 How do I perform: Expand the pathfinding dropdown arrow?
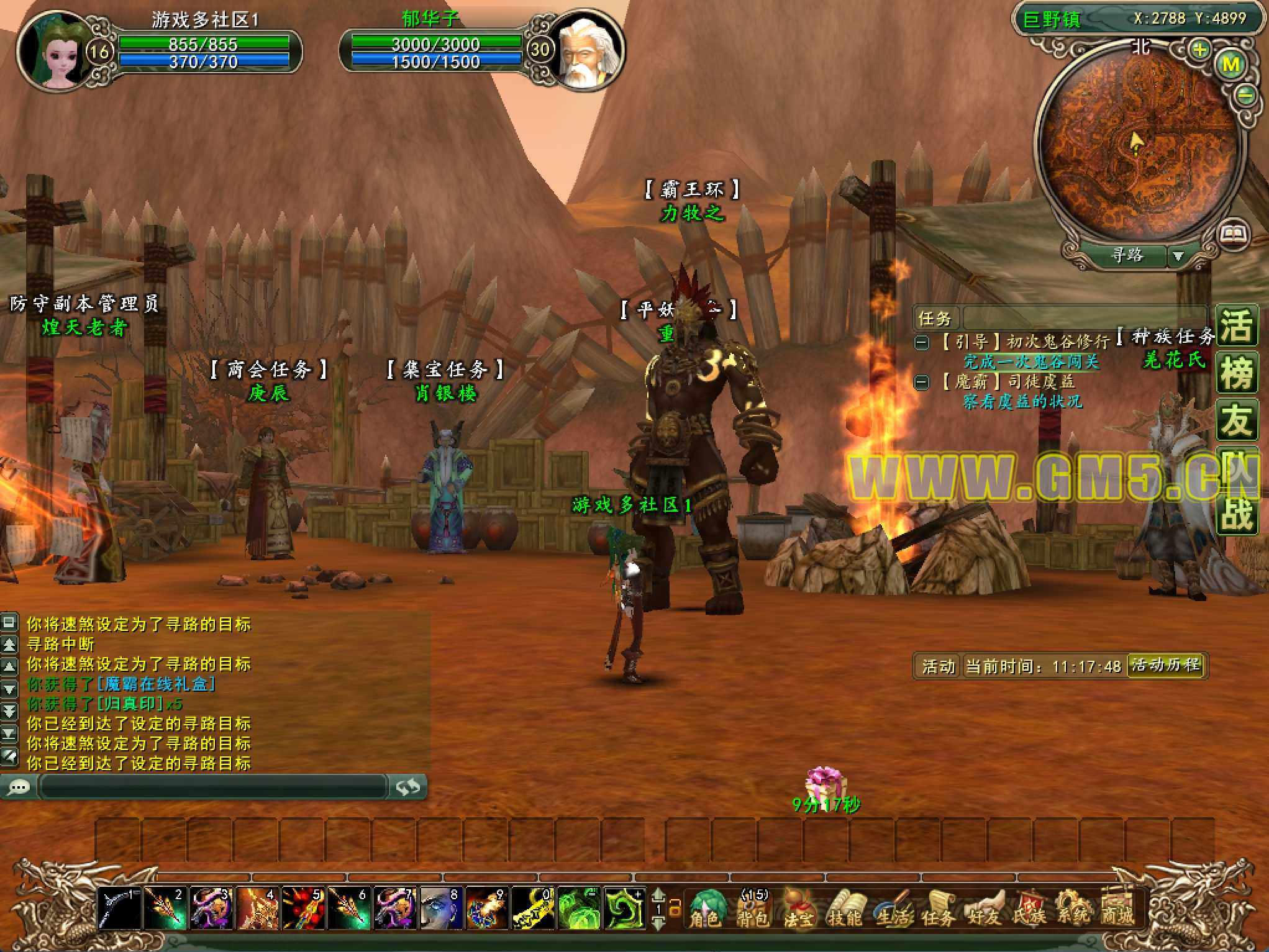pyautogui.click(x=1178, y=256)
